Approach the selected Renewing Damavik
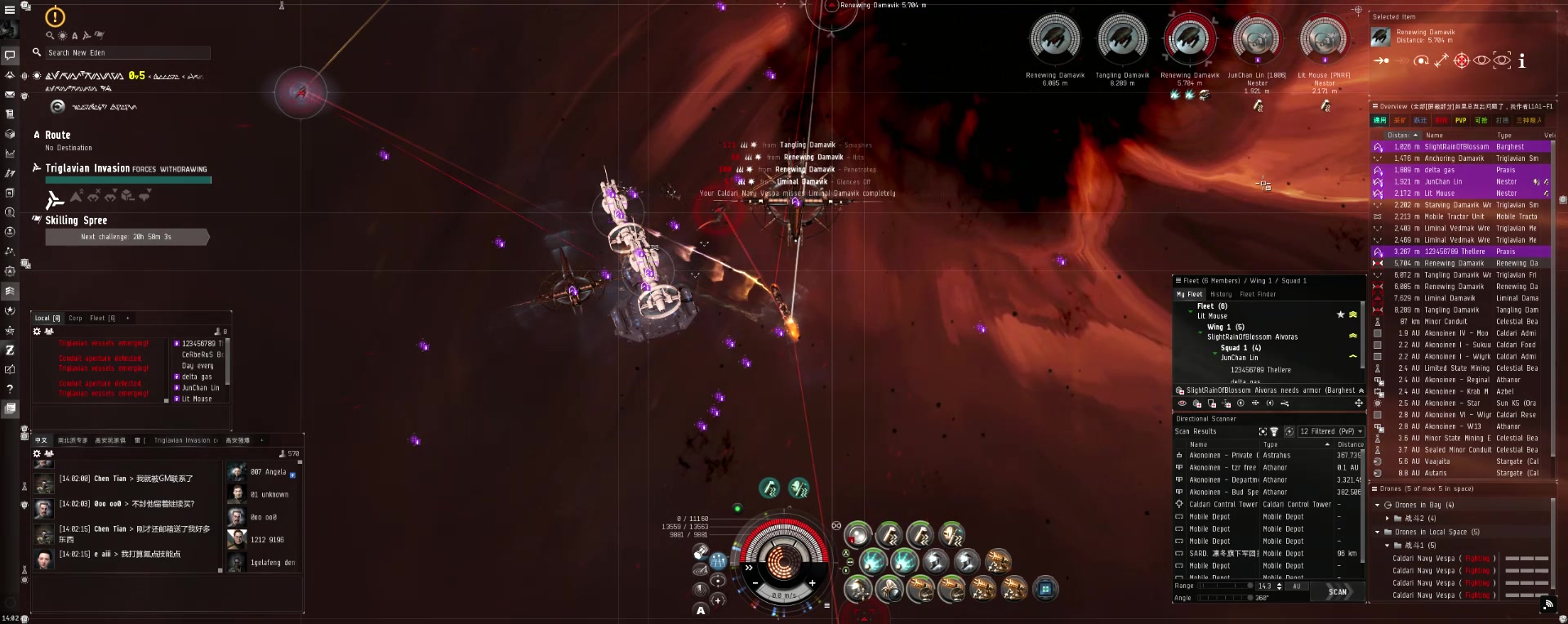Screen dimensions: 1568x624 [x=1382, y=60]
